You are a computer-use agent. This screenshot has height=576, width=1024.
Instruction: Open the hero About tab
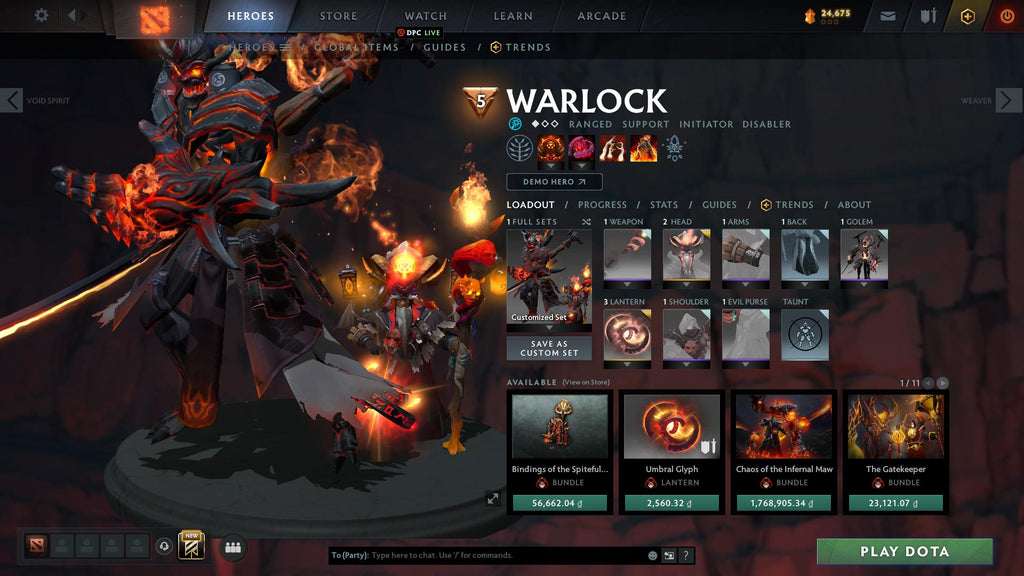854,205
